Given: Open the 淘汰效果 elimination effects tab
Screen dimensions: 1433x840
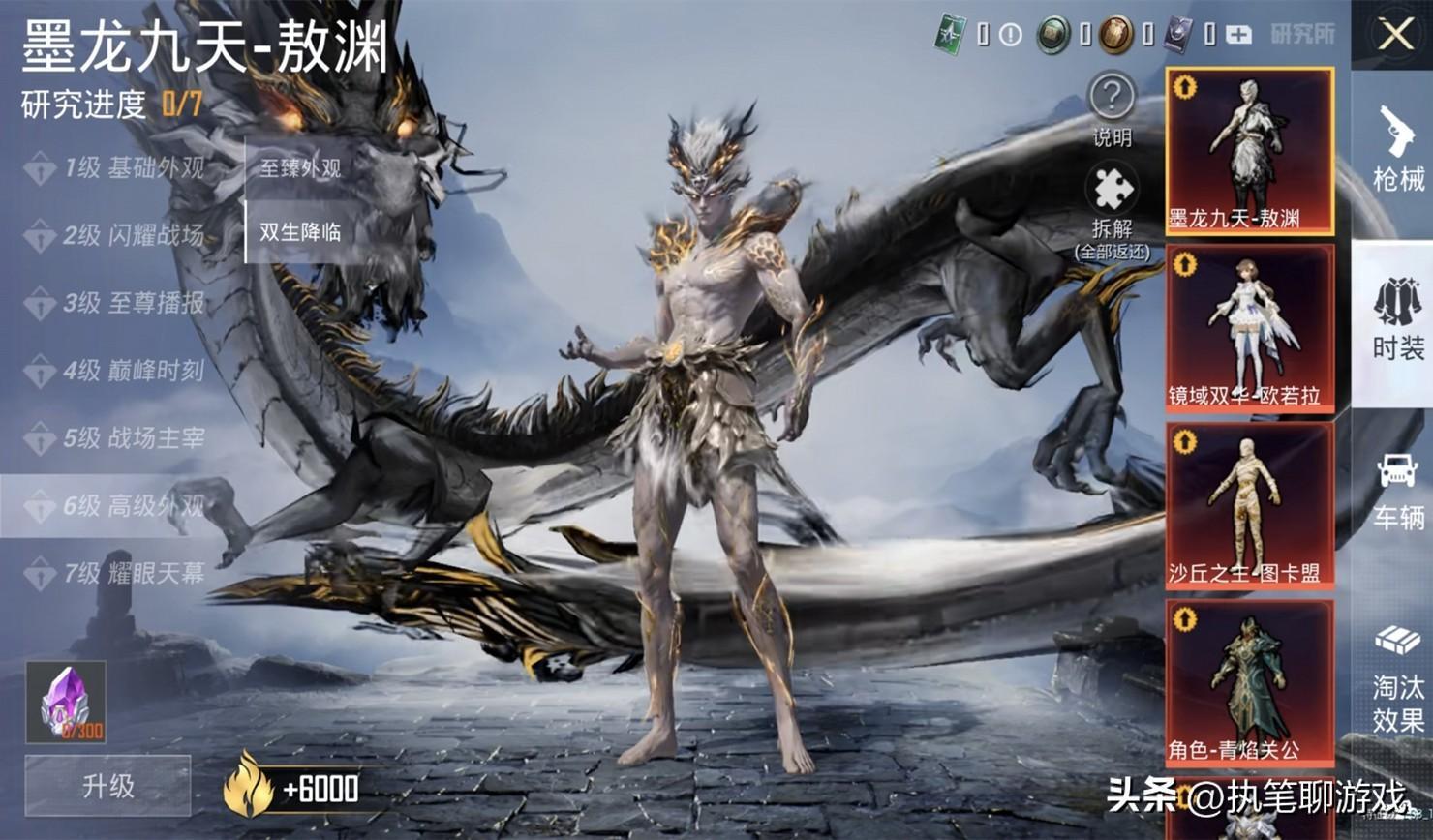Looking at the screenshot, I should [x=1397, y=677].
